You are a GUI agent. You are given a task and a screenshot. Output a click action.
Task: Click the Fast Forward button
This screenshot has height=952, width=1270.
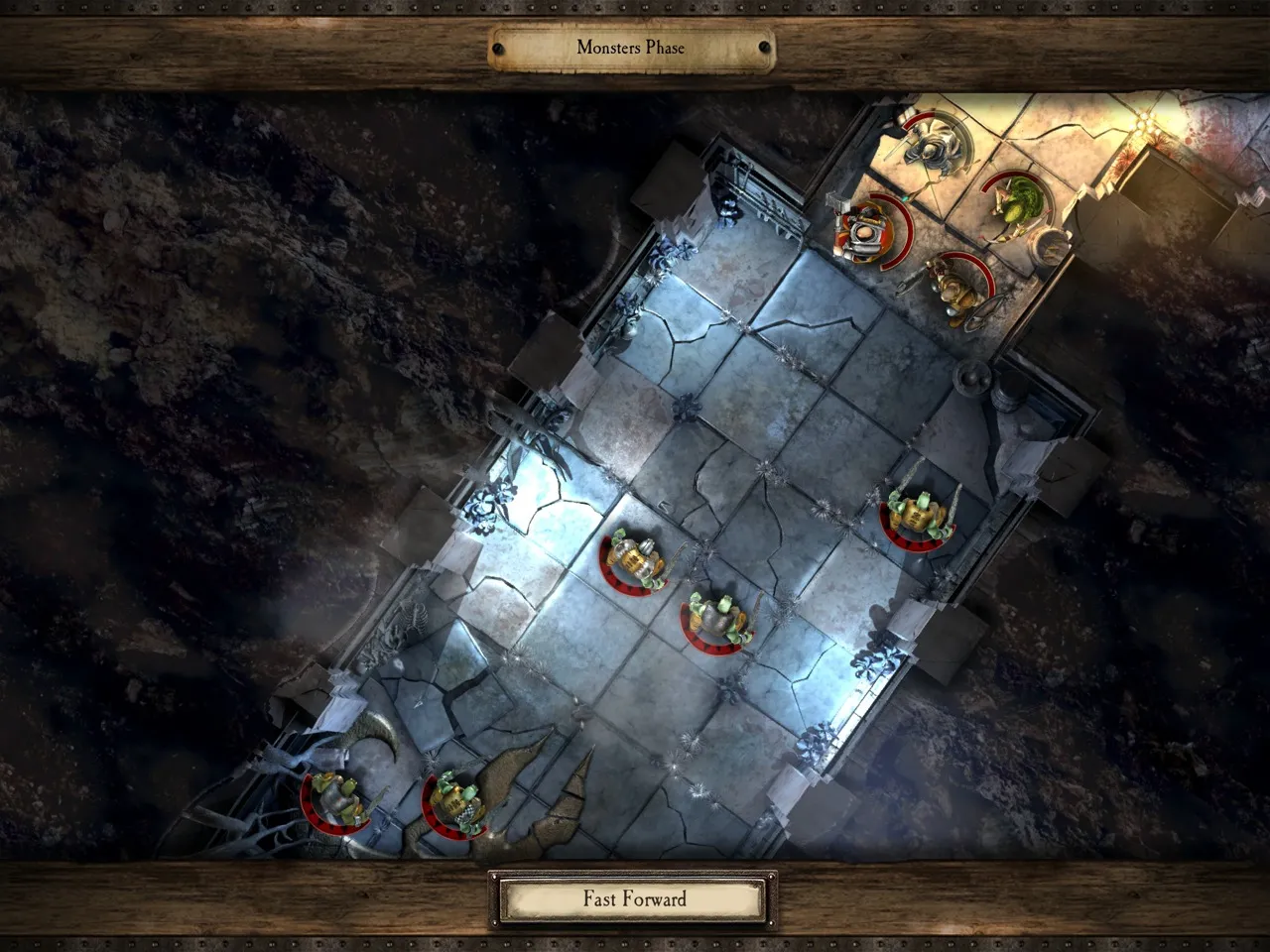tap(633, 899)
